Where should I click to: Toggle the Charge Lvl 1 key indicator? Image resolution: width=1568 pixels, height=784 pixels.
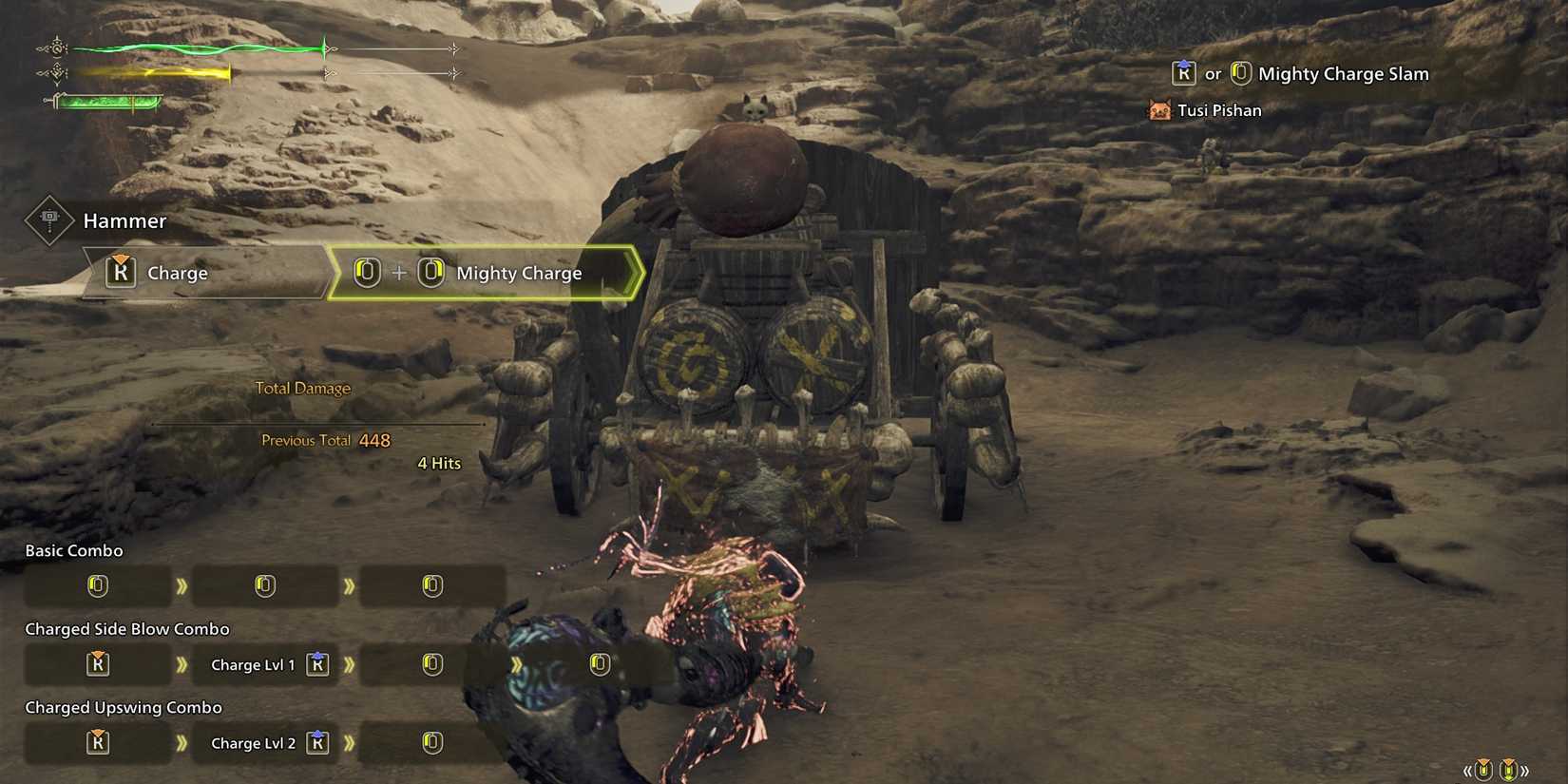[318, 664]
